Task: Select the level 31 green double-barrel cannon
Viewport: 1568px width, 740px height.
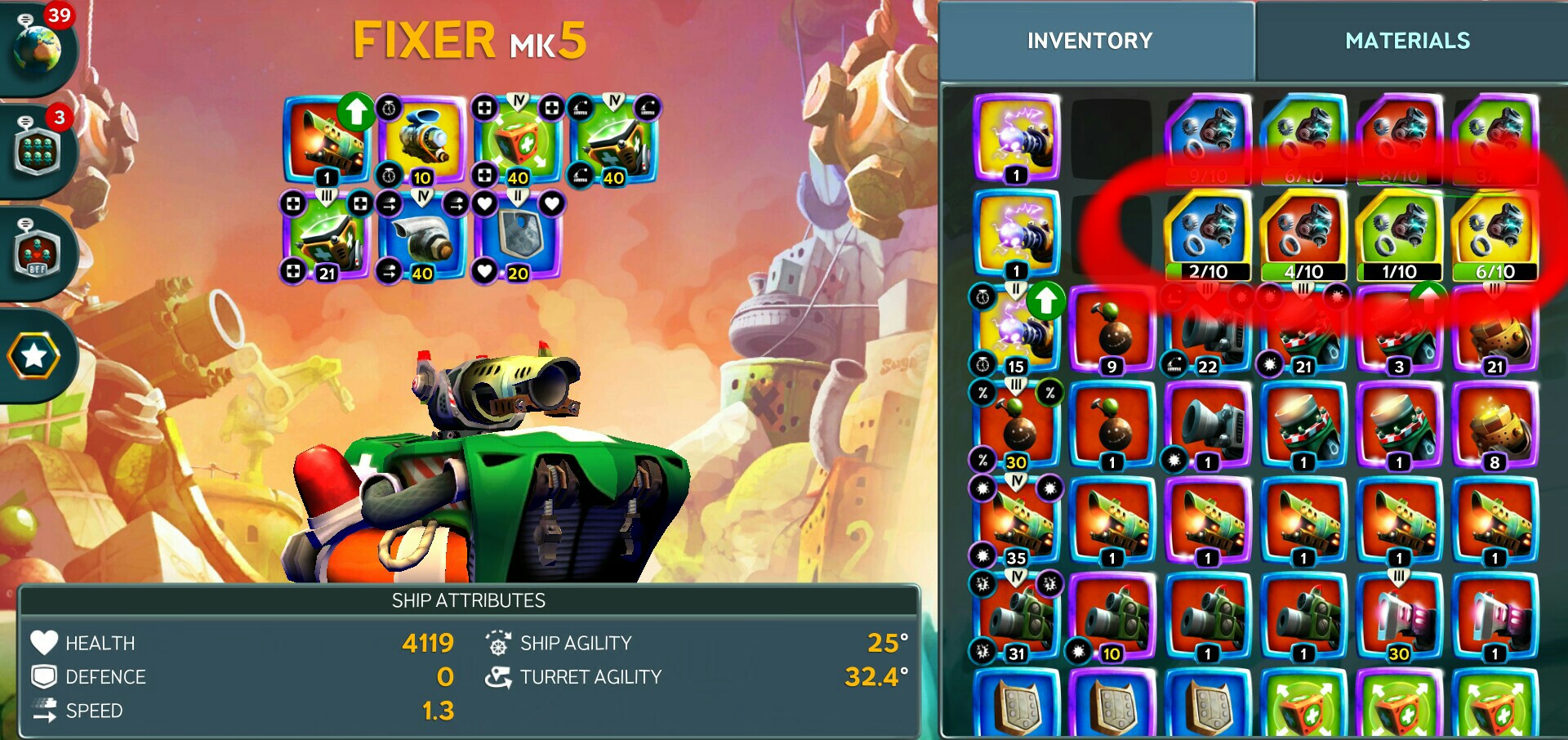Action: [x=1016, y=618]
